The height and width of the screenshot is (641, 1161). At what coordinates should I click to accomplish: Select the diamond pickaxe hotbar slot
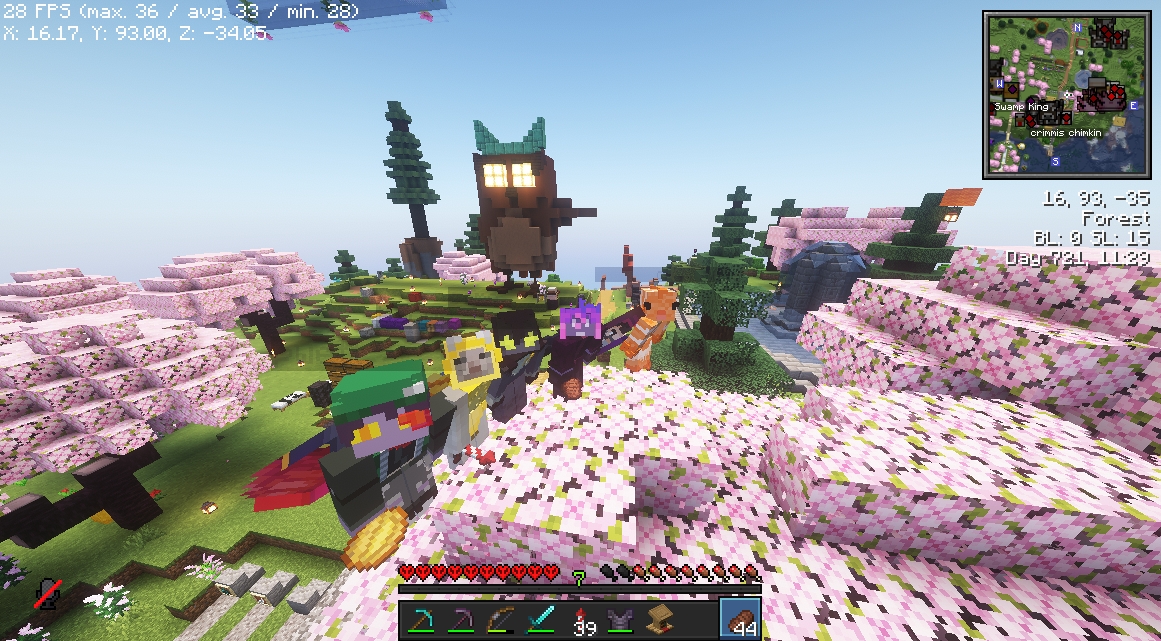421,620
